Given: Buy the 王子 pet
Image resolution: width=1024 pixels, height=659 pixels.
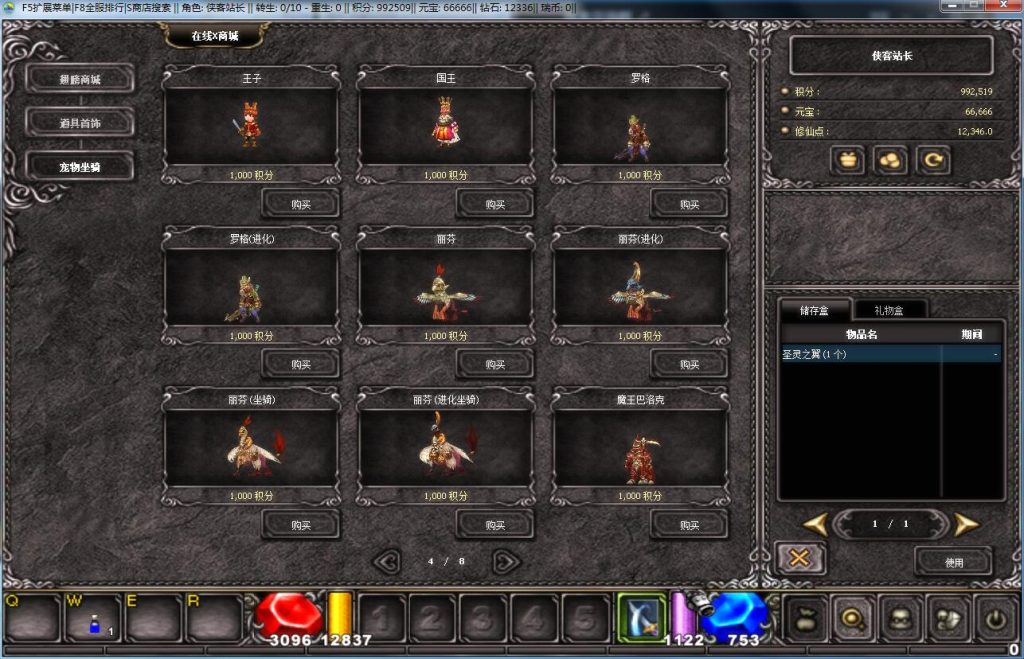Looking at the screenshot, I should (300, 203).
